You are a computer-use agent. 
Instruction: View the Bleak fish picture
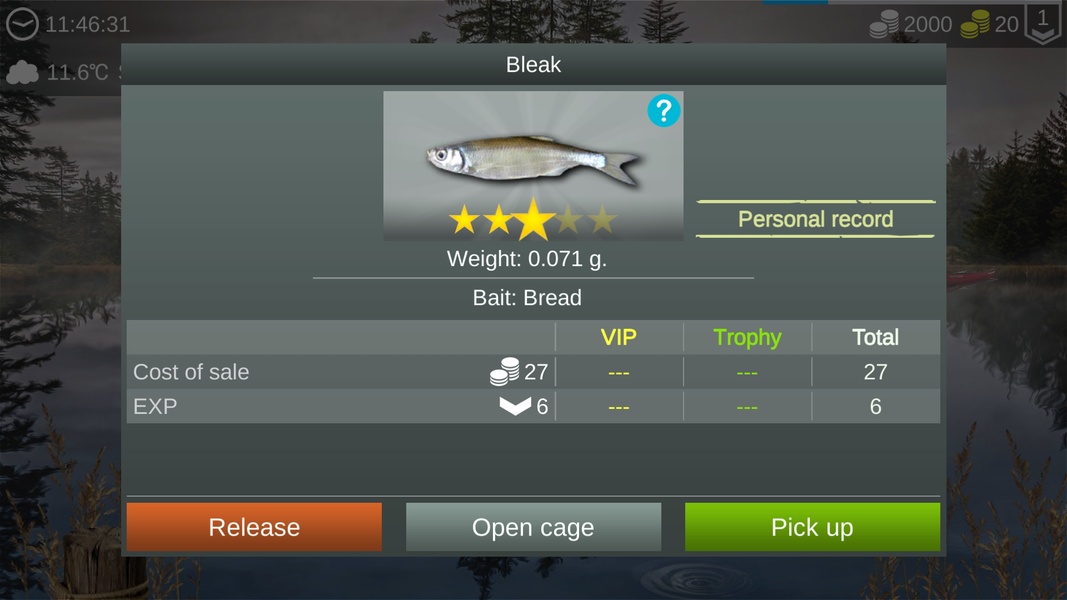point(532,160)
